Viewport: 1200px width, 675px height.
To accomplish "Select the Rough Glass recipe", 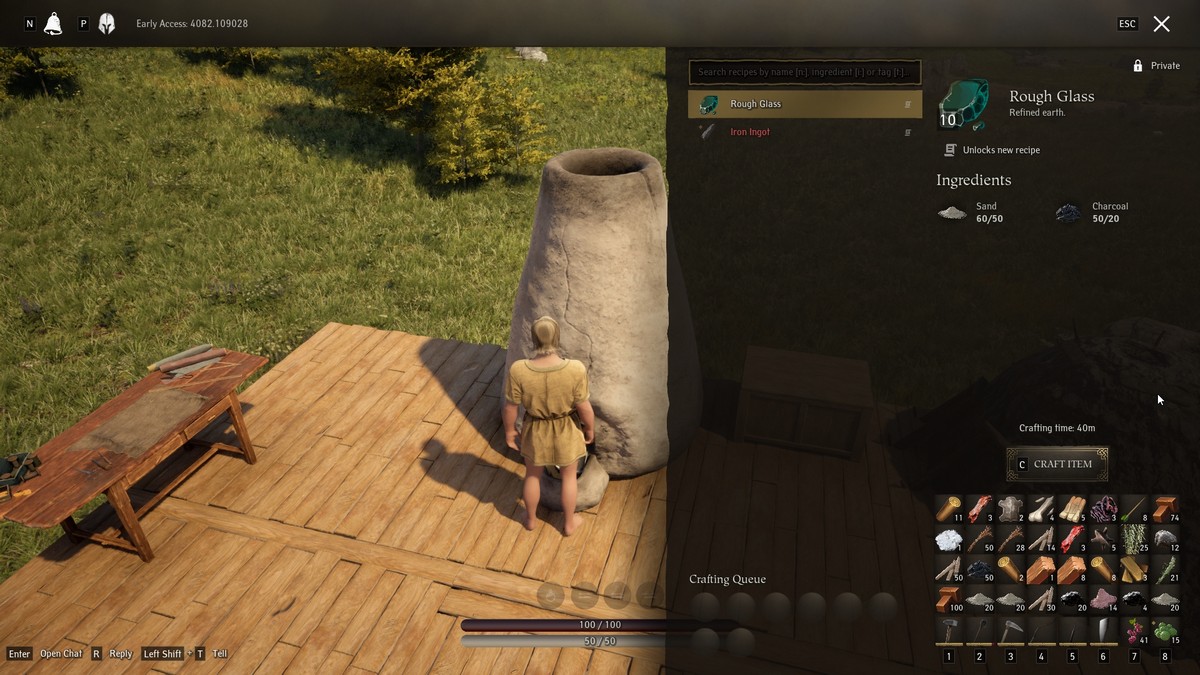I will [x=804, y=104].
